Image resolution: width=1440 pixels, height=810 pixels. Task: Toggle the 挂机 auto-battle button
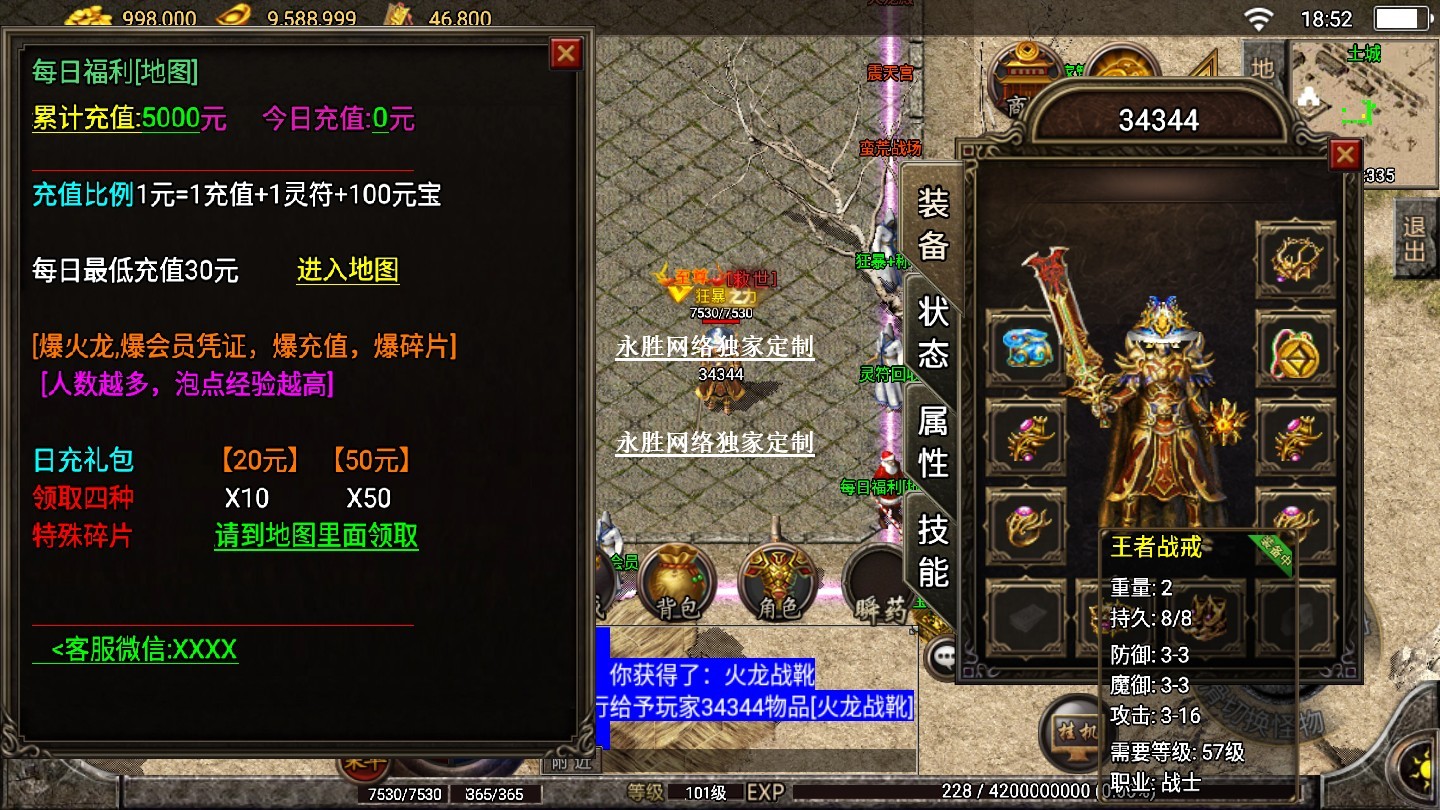coord(1076,735)
